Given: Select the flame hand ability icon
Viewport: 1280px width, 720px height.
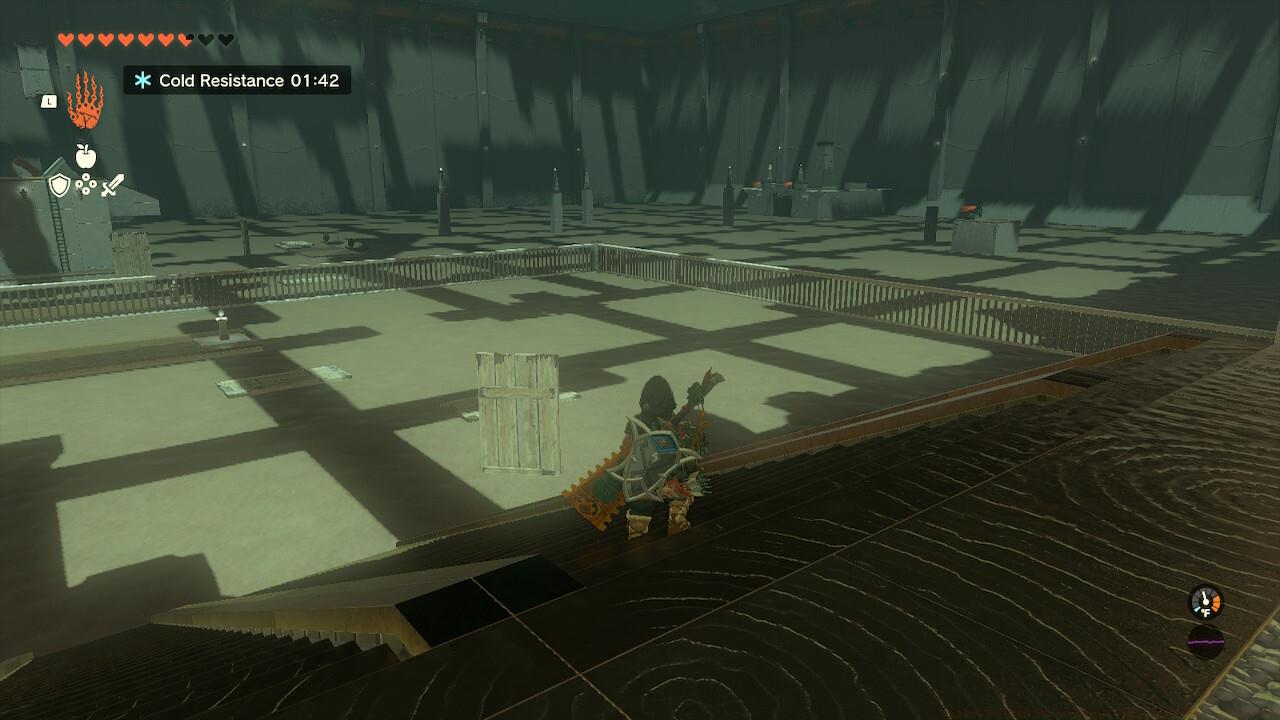Looking at the screenshot, I should 85,105.
